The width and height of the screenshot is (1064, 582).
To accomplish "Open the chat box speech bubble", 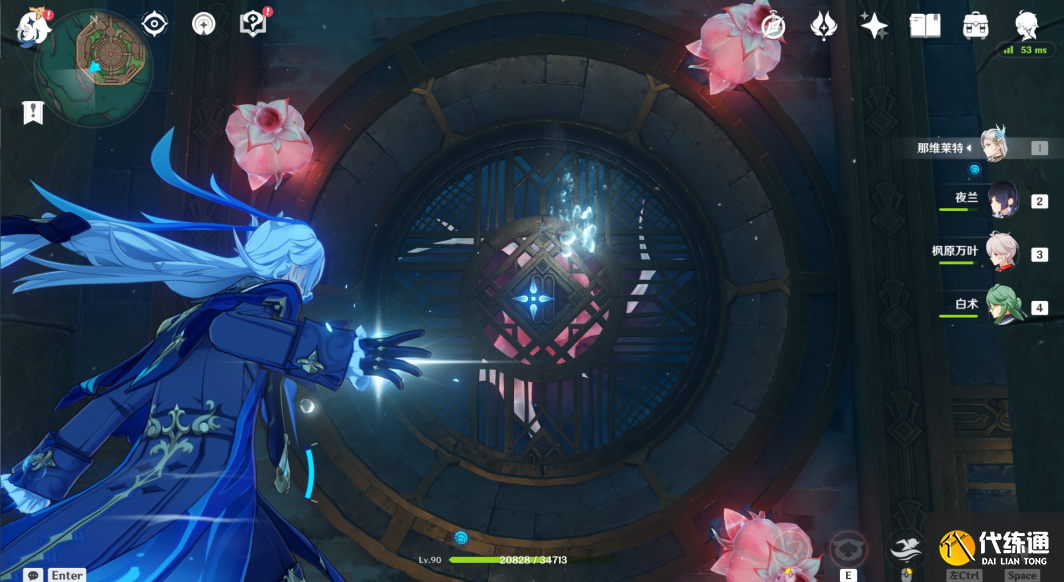I will point(34,575).
